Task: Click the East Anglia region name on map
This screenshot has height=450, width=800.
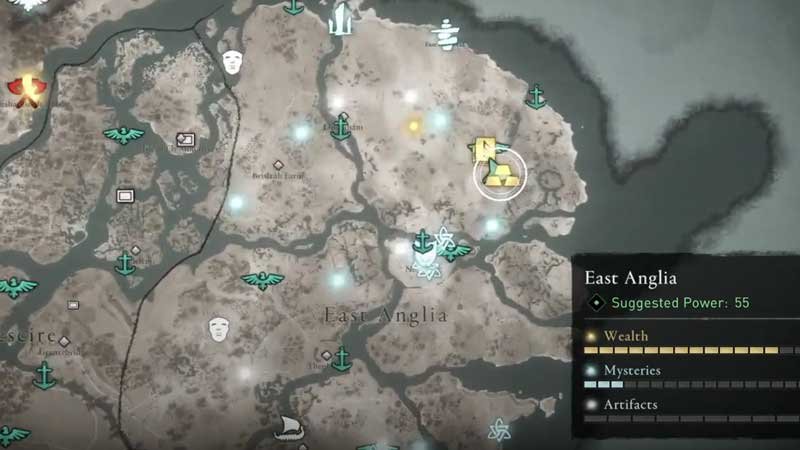Action: coord(385,315)
